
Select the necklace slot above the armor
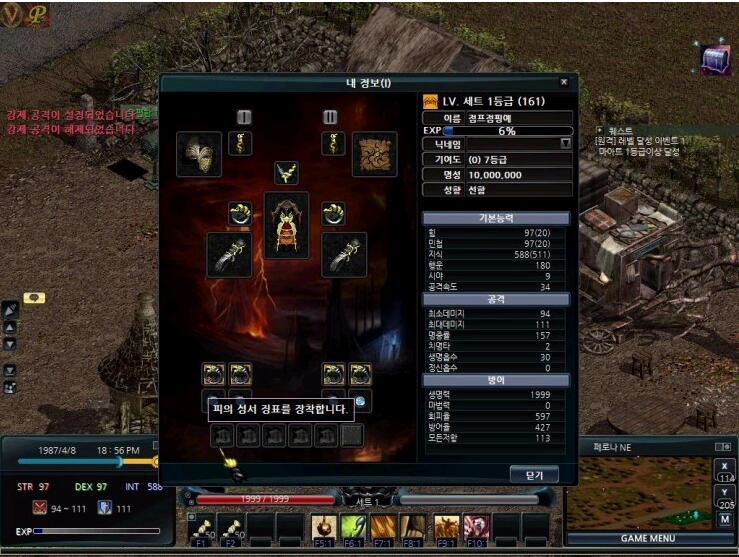point(287,173)
